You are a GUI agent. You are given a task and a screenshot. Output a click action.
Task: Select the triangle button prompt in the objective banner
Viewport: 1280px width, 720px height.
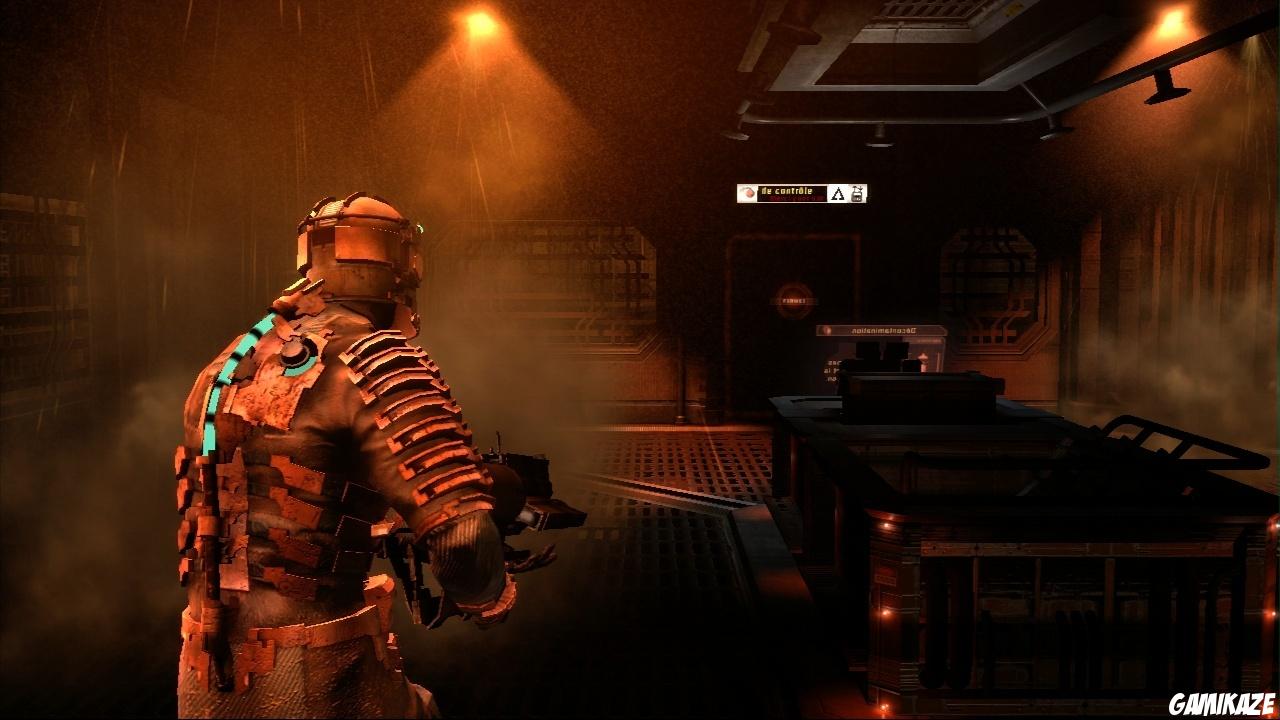[839, 195]
